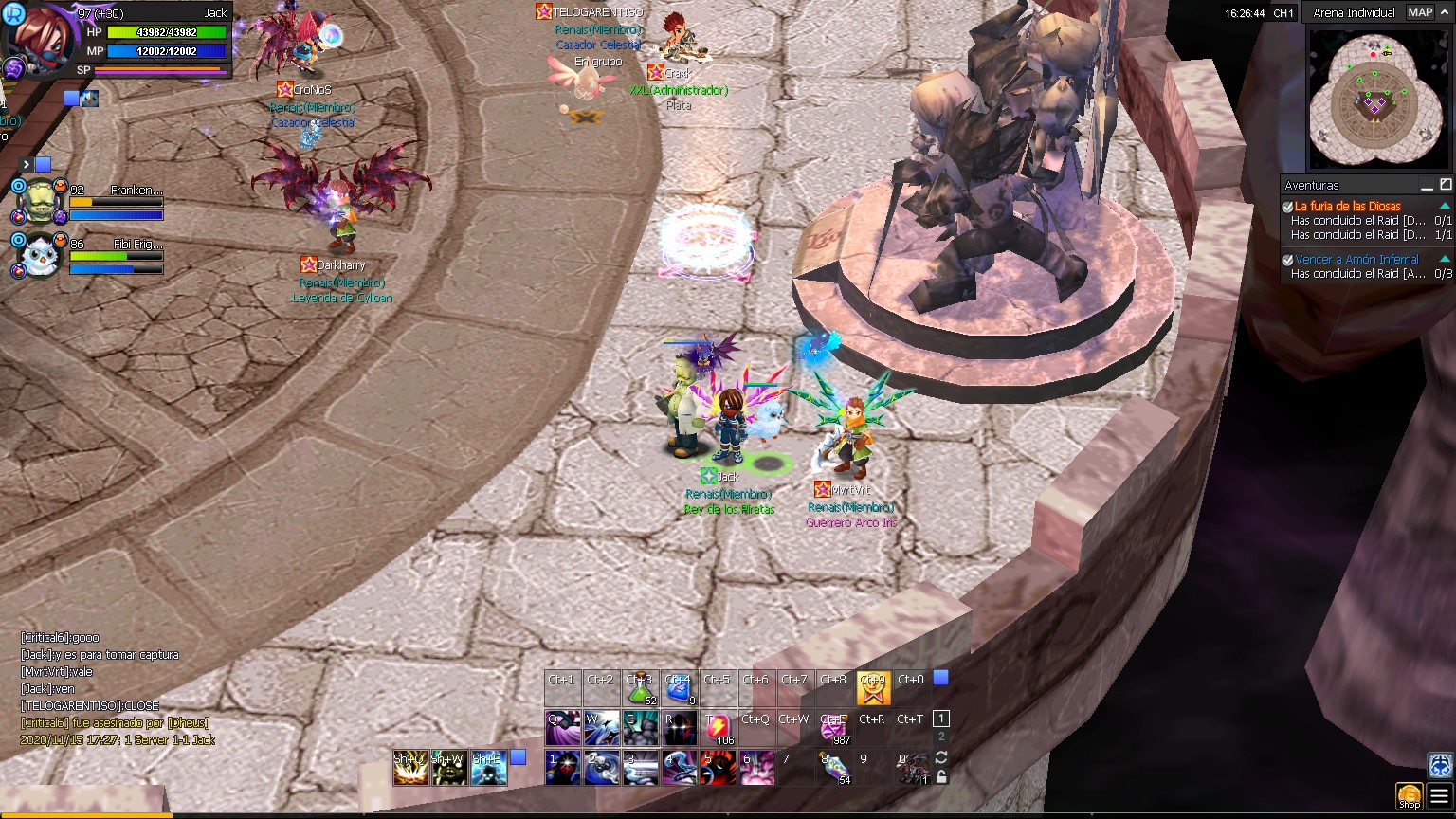The width and height of the screenshot is (1456, 819).
Task: Use the pink gem item in Ct+E
Action: pos(833,729)
